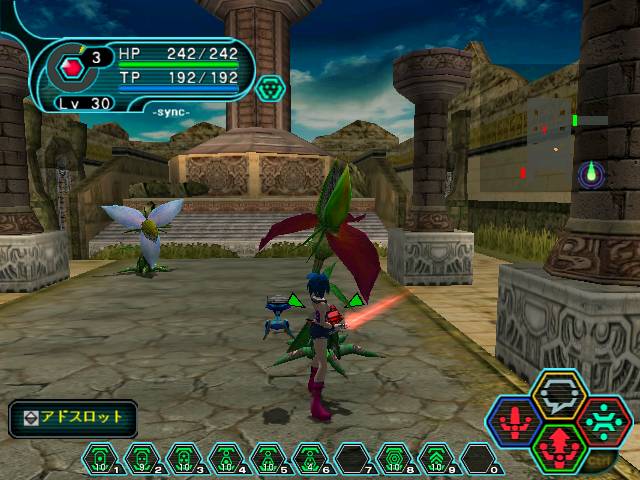Open the アドスロット panel
This screenshot has height=480, width=640.
click(73, 417)
